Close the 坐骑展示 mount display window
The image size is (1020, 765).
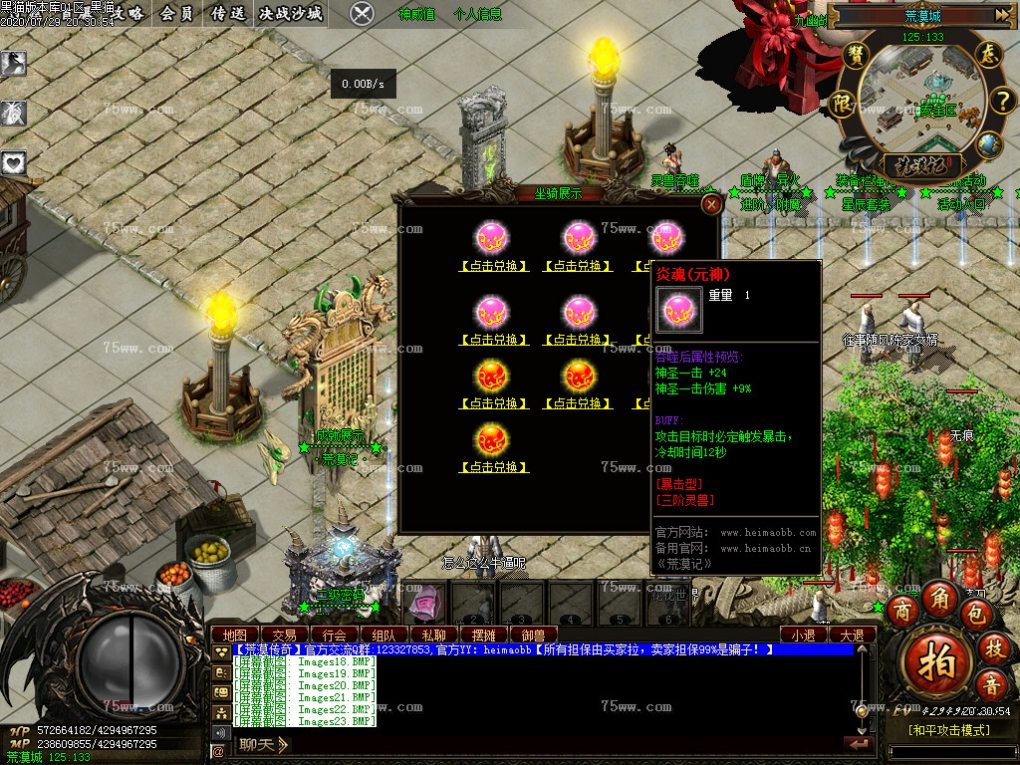click(x=711, y=204)
